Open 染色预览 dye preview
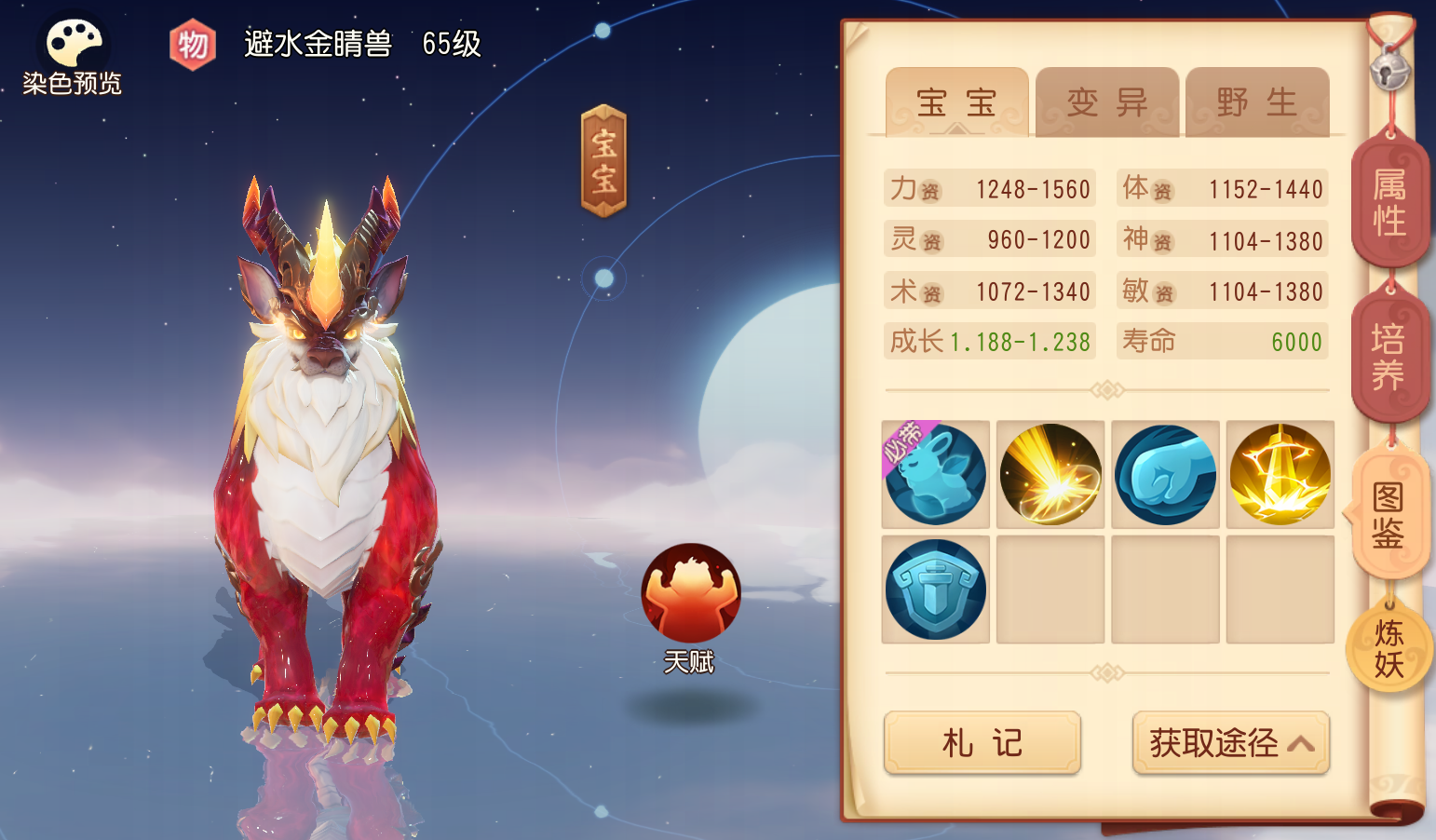Image resolution: width=1436 pixels, height=840 pixels. click(x=73, y=42)
